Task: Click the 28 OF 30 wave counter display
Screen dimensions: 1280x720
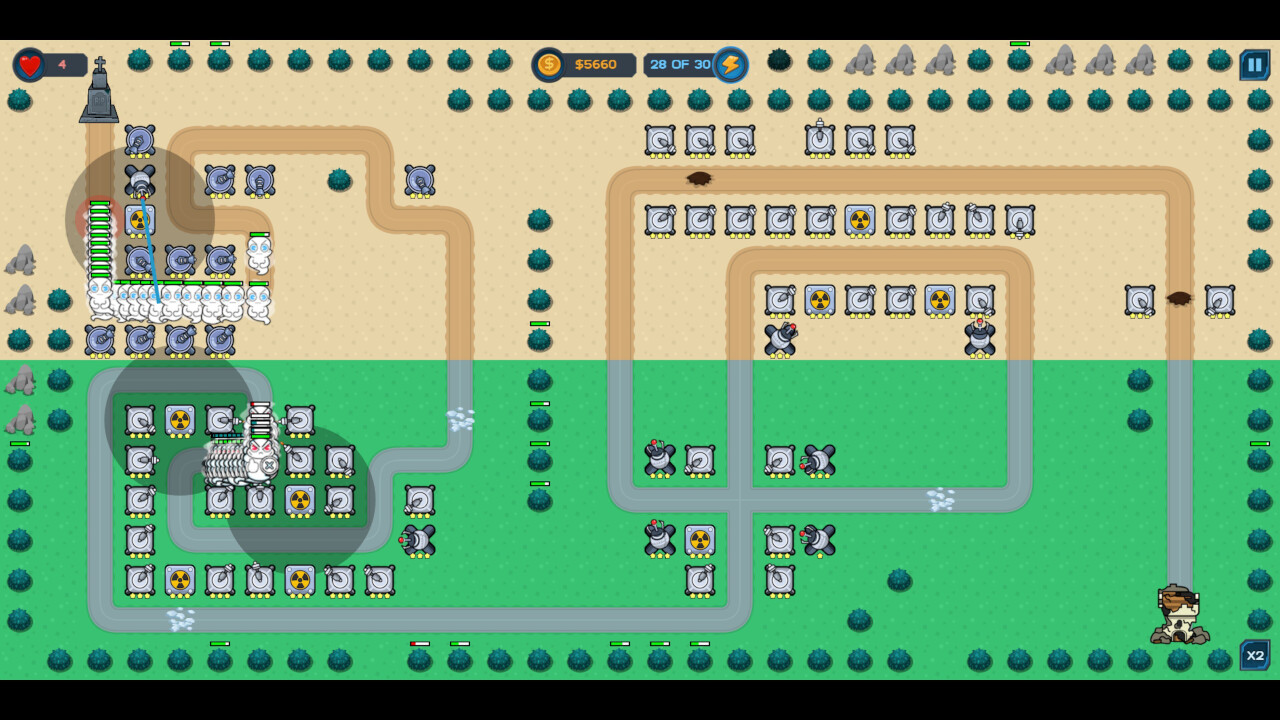Action: click(678, 64)
